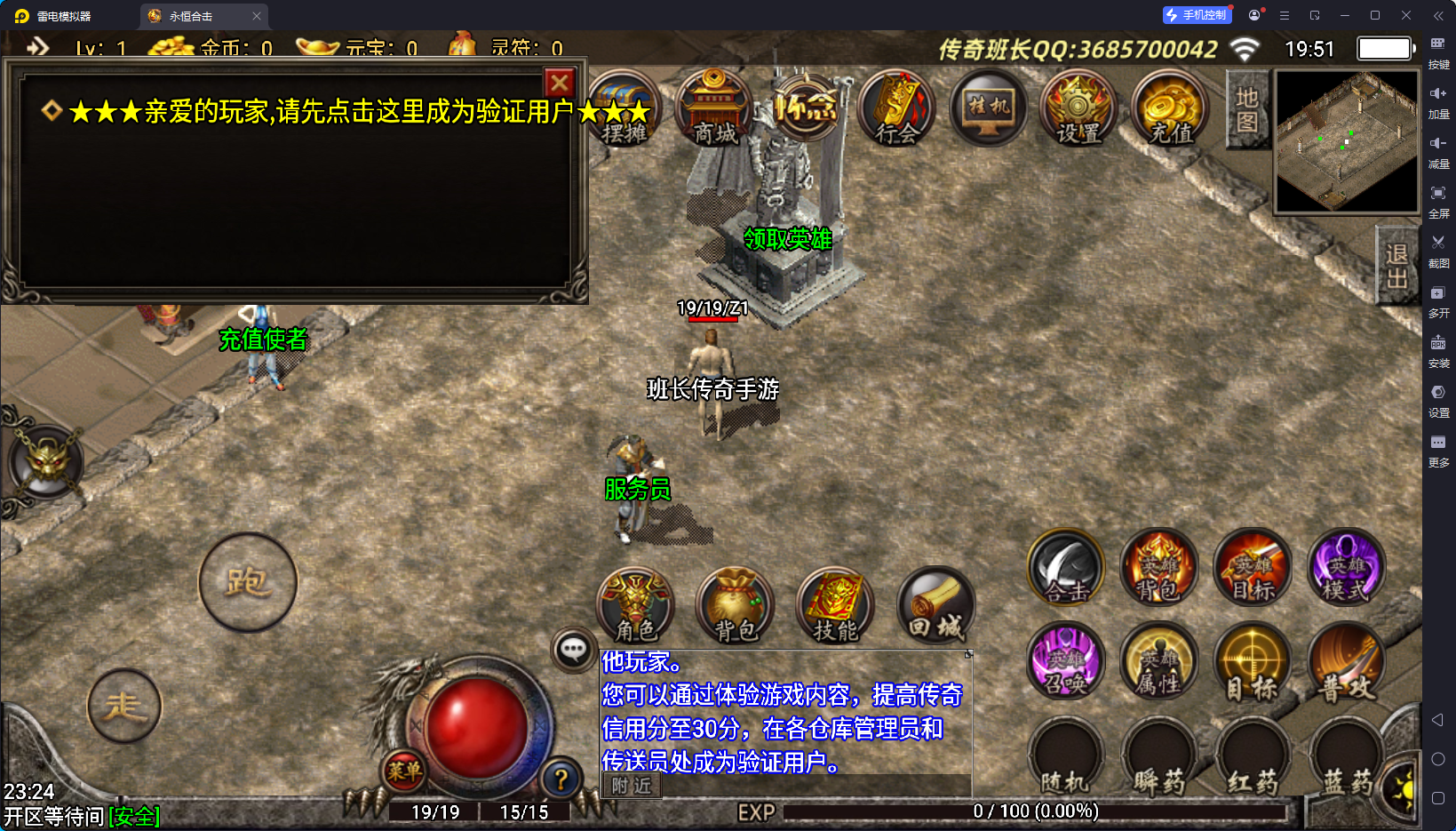1456x831 pixels.
Task: Tap the 跑 run button
Action: 247,583
